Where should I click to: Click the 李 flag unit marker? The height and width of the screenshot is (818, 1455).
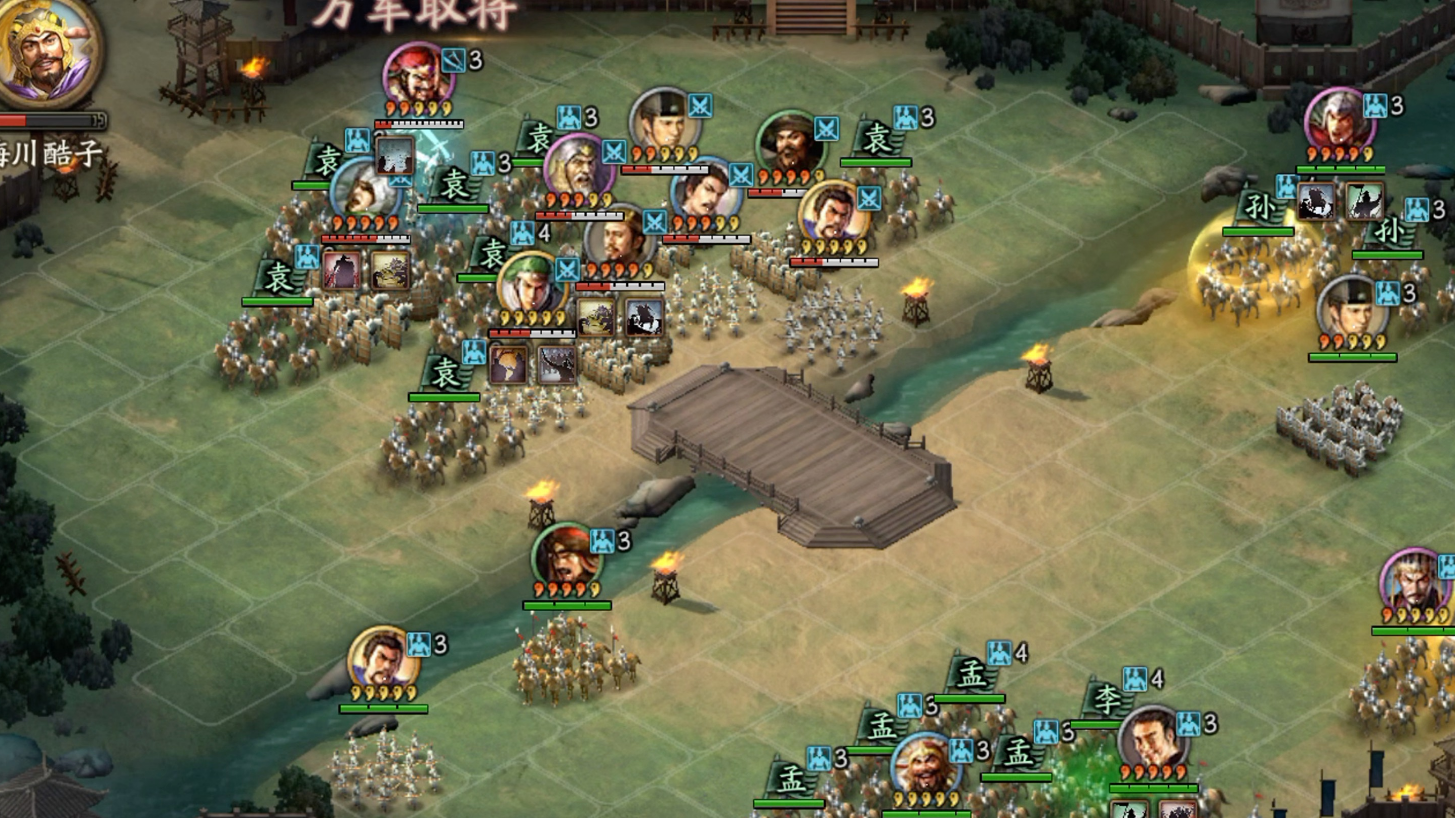[1105, 699]
